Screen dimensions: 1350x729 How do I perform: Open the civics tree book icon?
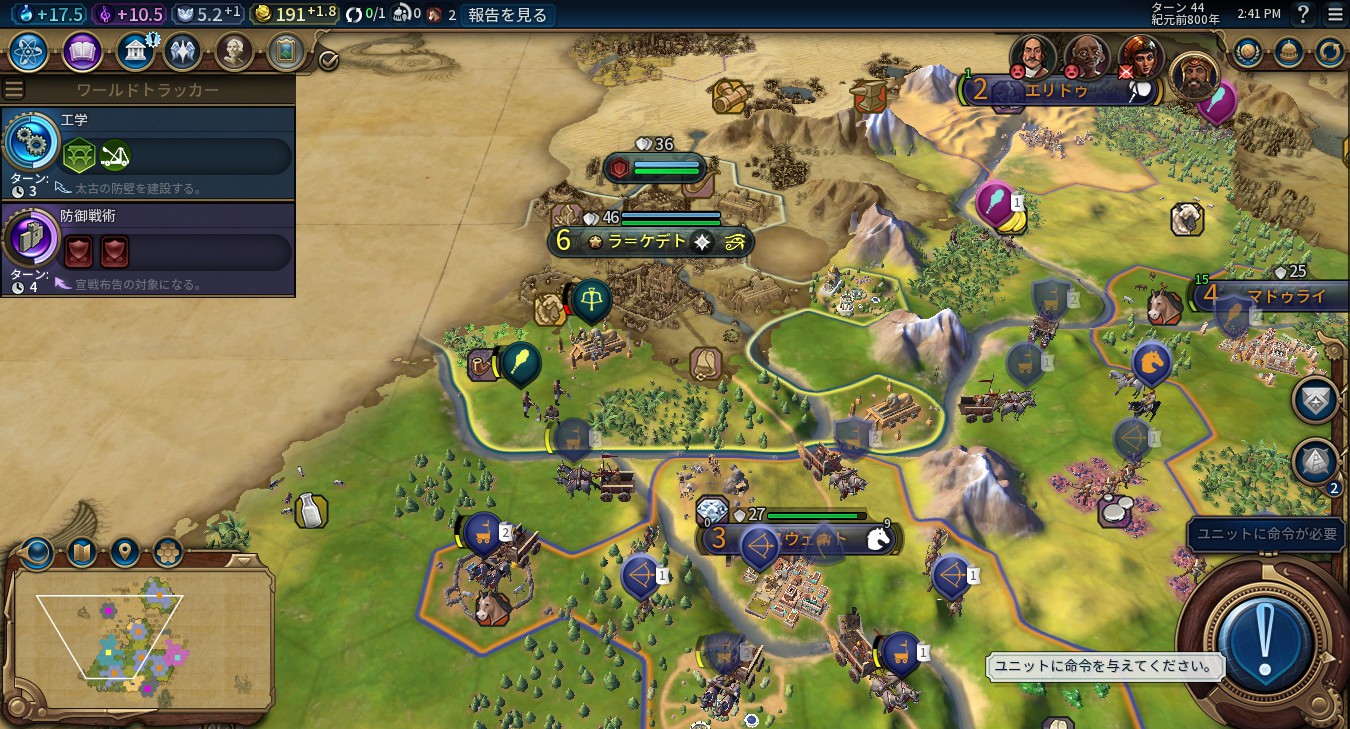tap(82, 52)
